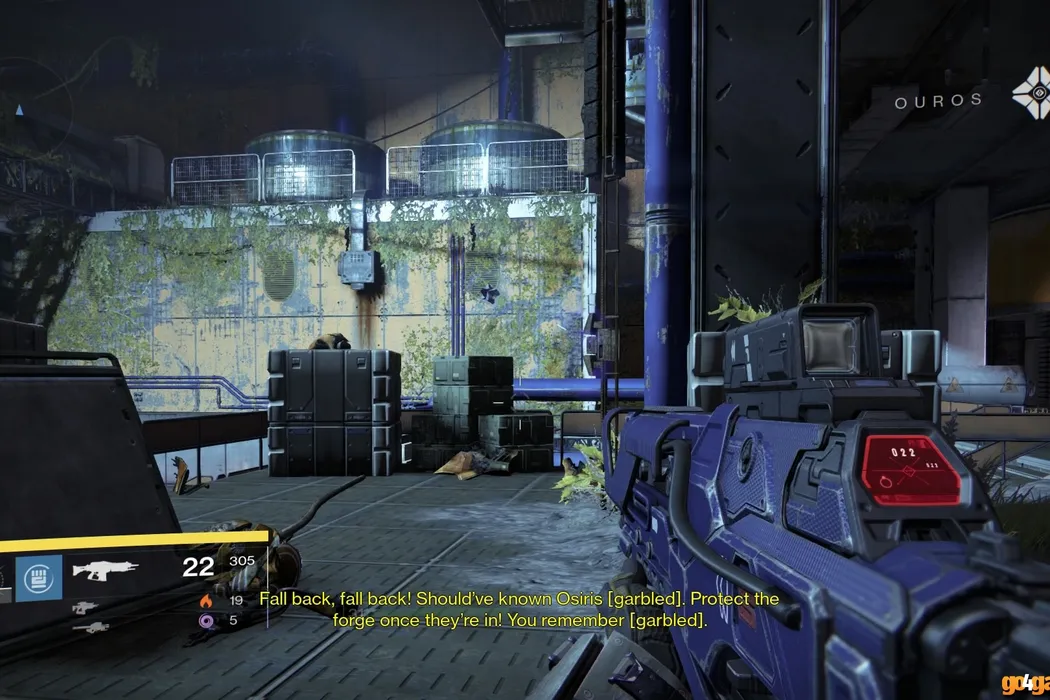
Task: Select the heavy weapon icon at the bottom
Action: click(91, 628)
